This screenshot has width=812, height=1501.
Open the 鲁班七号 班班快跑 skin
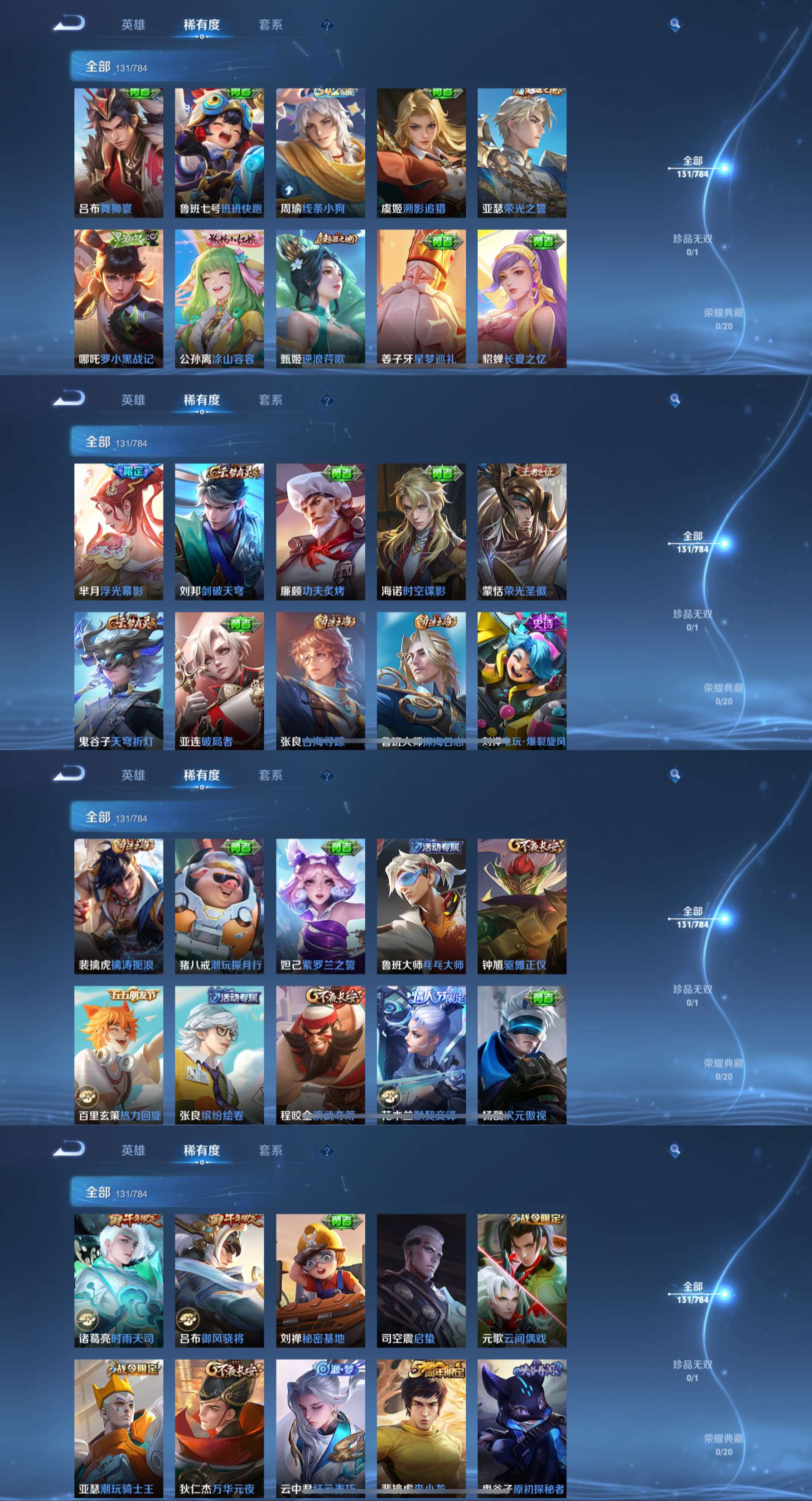[x=219, y=153]
